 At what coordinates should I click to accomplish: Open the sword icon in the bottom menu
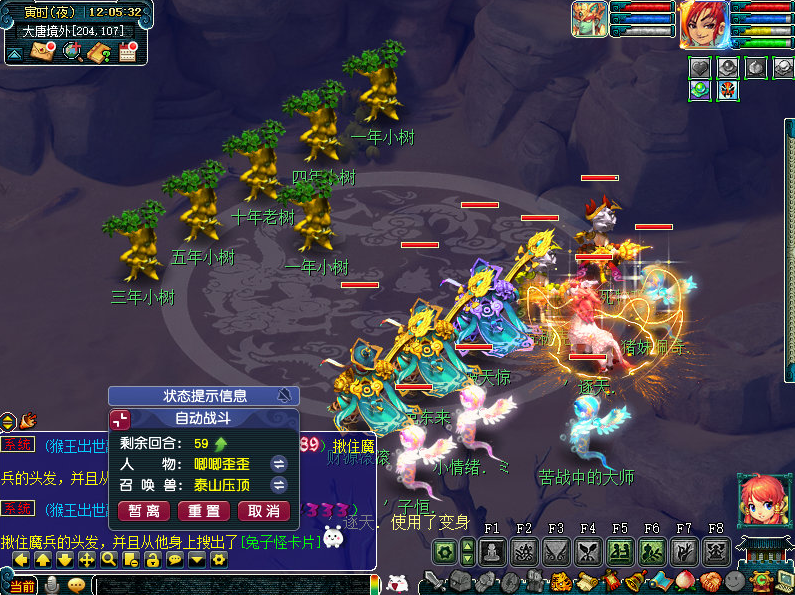click(436, 582)
